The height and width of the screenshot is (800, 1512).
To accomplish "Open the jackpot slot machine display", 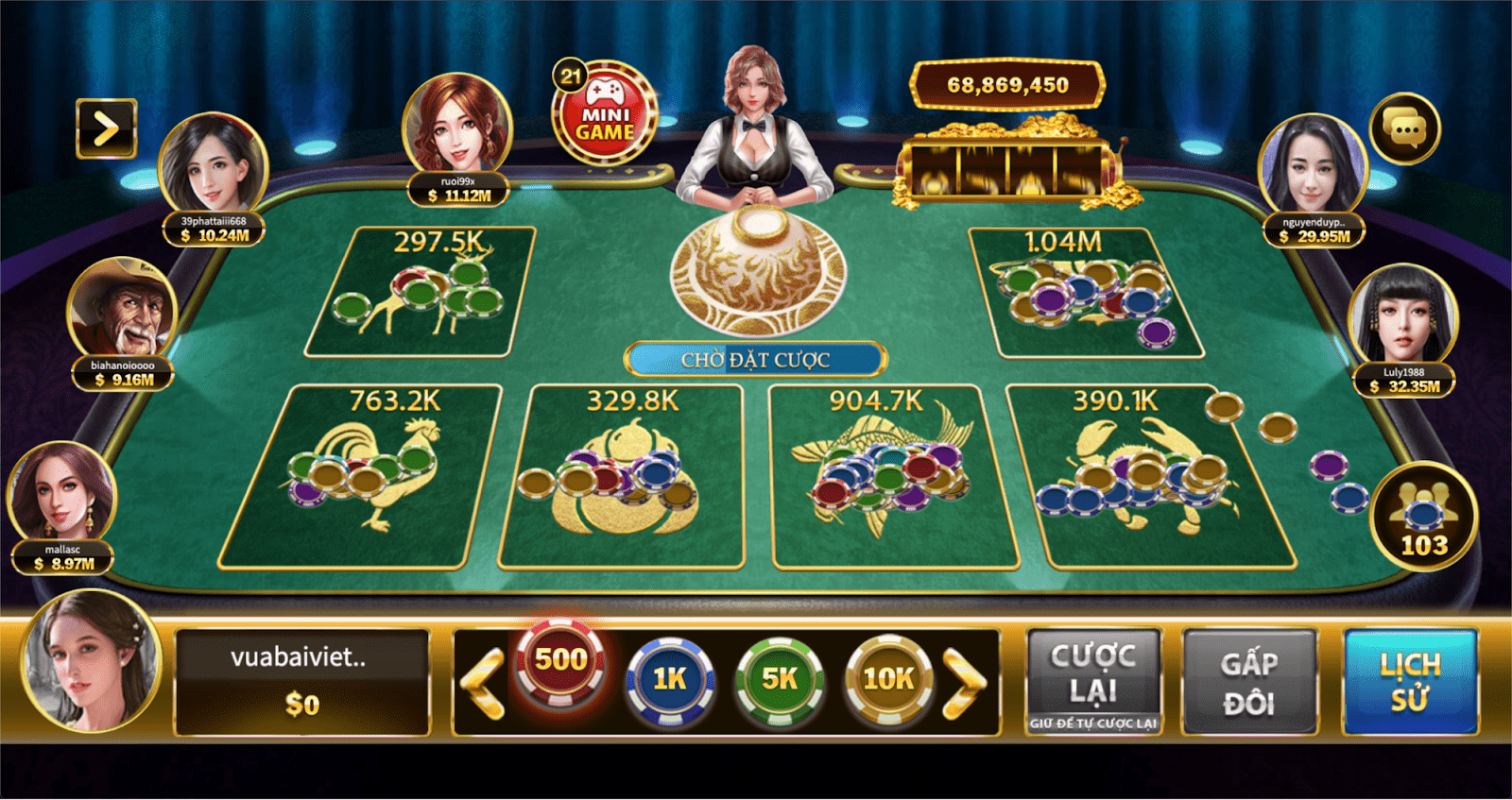I will (x=1008, y=170).
